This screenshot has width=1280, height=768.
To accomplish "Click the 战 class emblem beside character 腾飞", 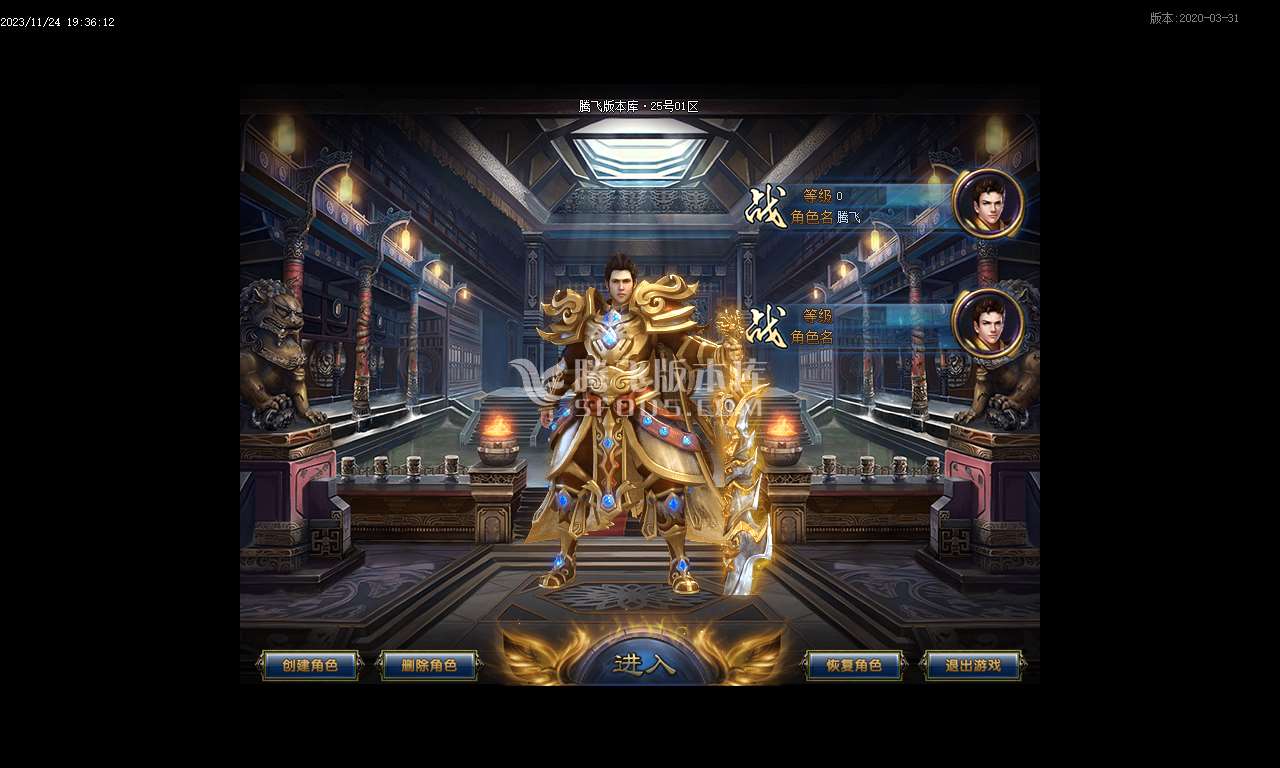I will (x=765, y=207).
